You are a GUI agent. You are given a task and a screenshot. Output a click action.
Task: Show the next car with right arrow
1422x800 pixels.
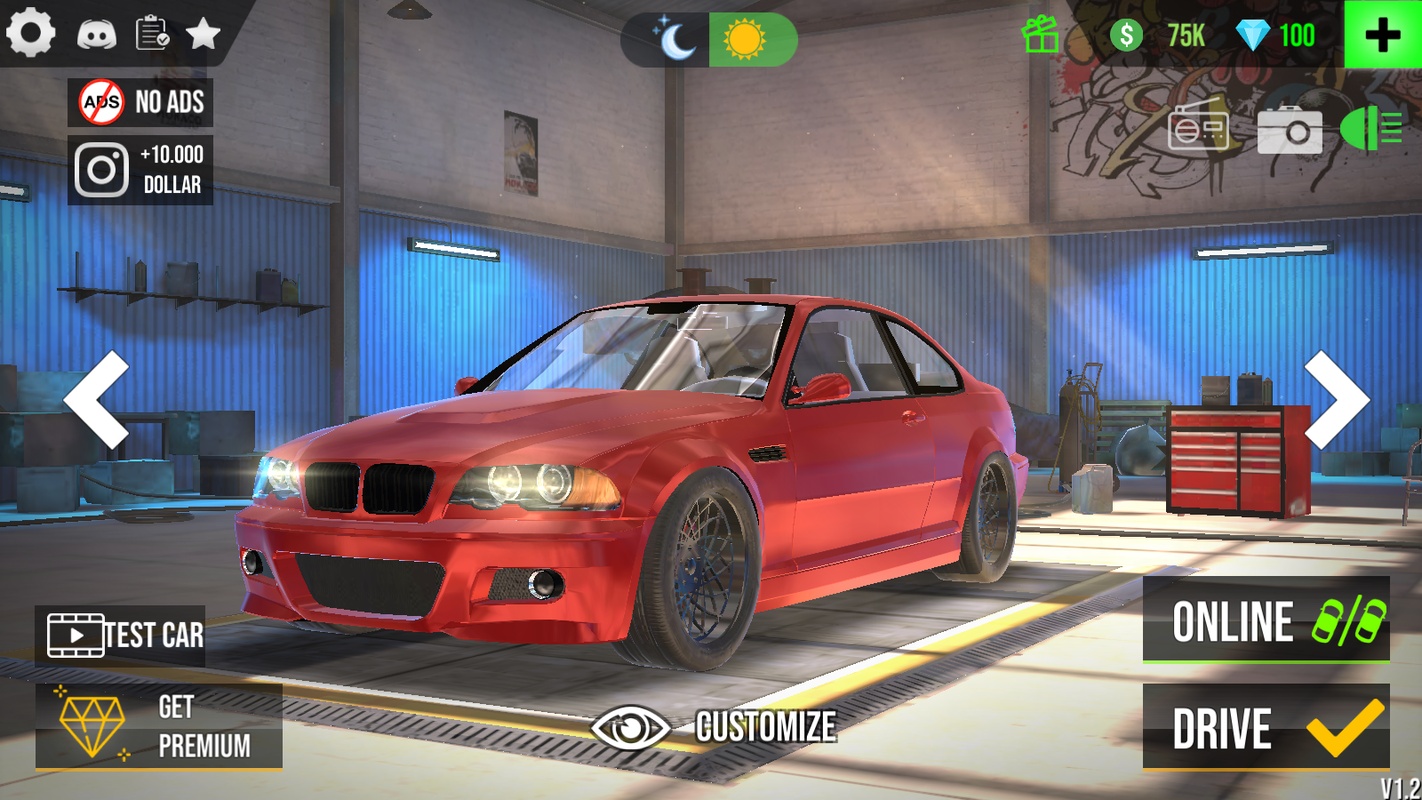[x=1336, y=399]
